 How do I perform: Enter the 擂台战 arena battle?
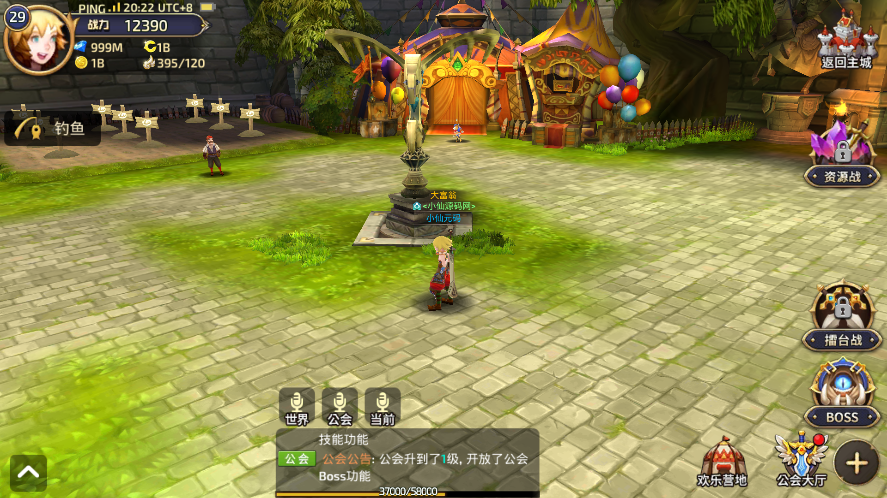click(841, 318)
